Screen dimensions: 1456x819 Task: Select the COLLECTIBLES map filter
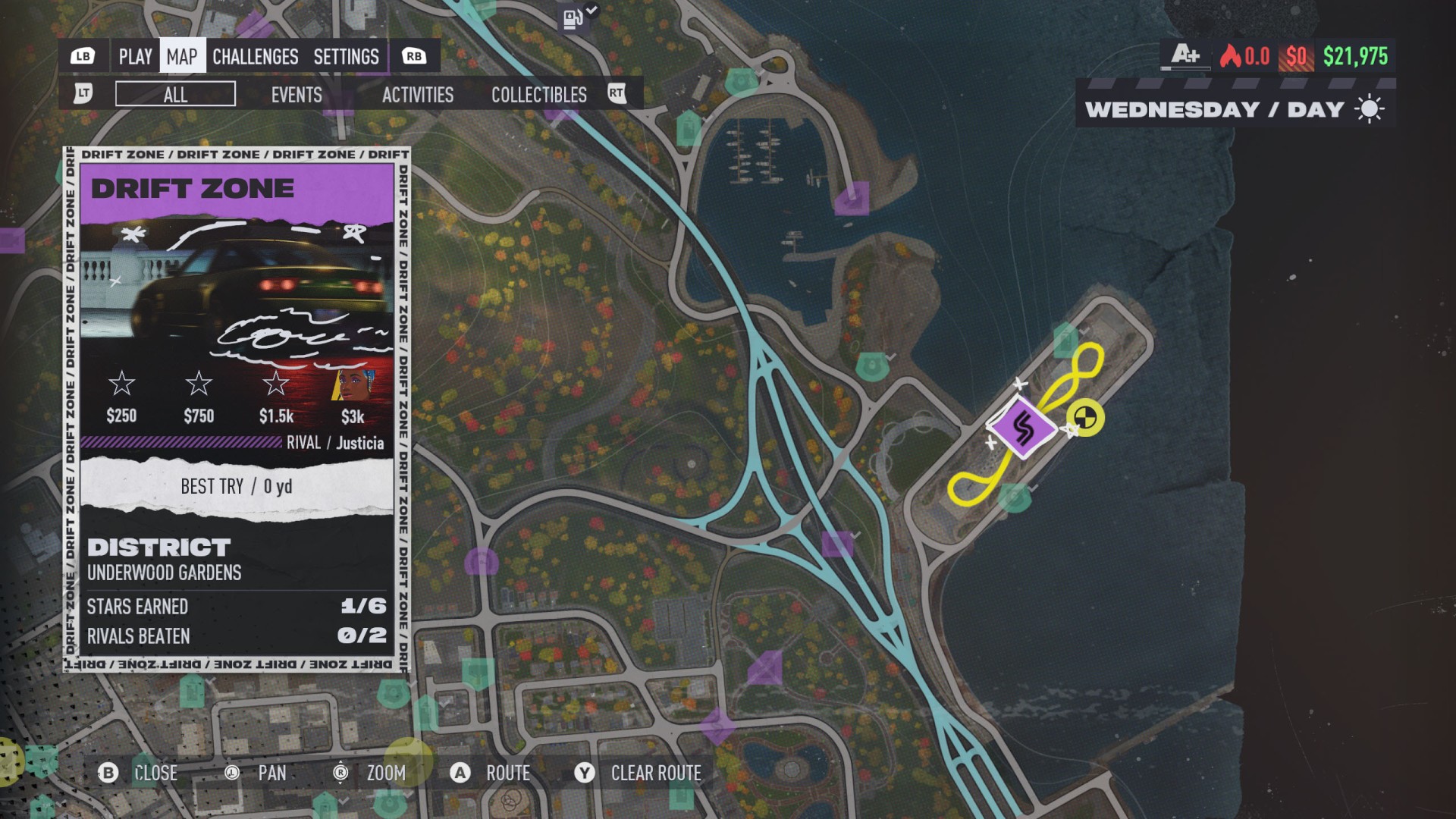(538, 95)
